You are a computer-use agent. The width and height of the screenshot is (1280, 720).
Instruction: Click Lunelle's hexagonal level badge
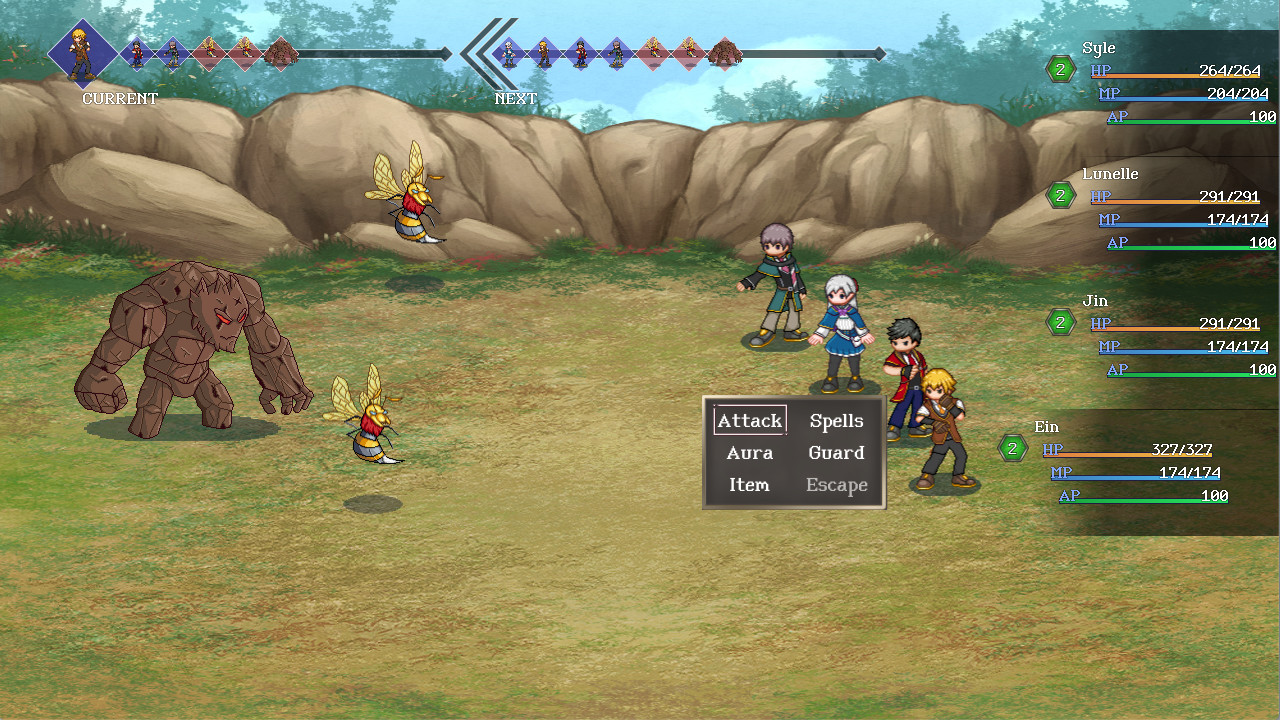[x=1060, y=196]
